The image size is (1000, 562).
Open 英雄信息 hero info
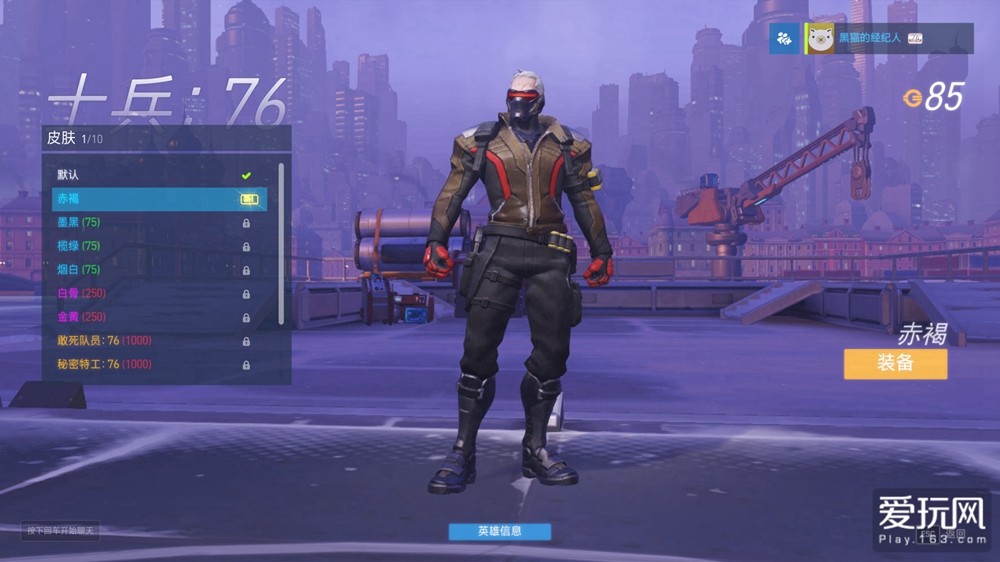point(499,531)
